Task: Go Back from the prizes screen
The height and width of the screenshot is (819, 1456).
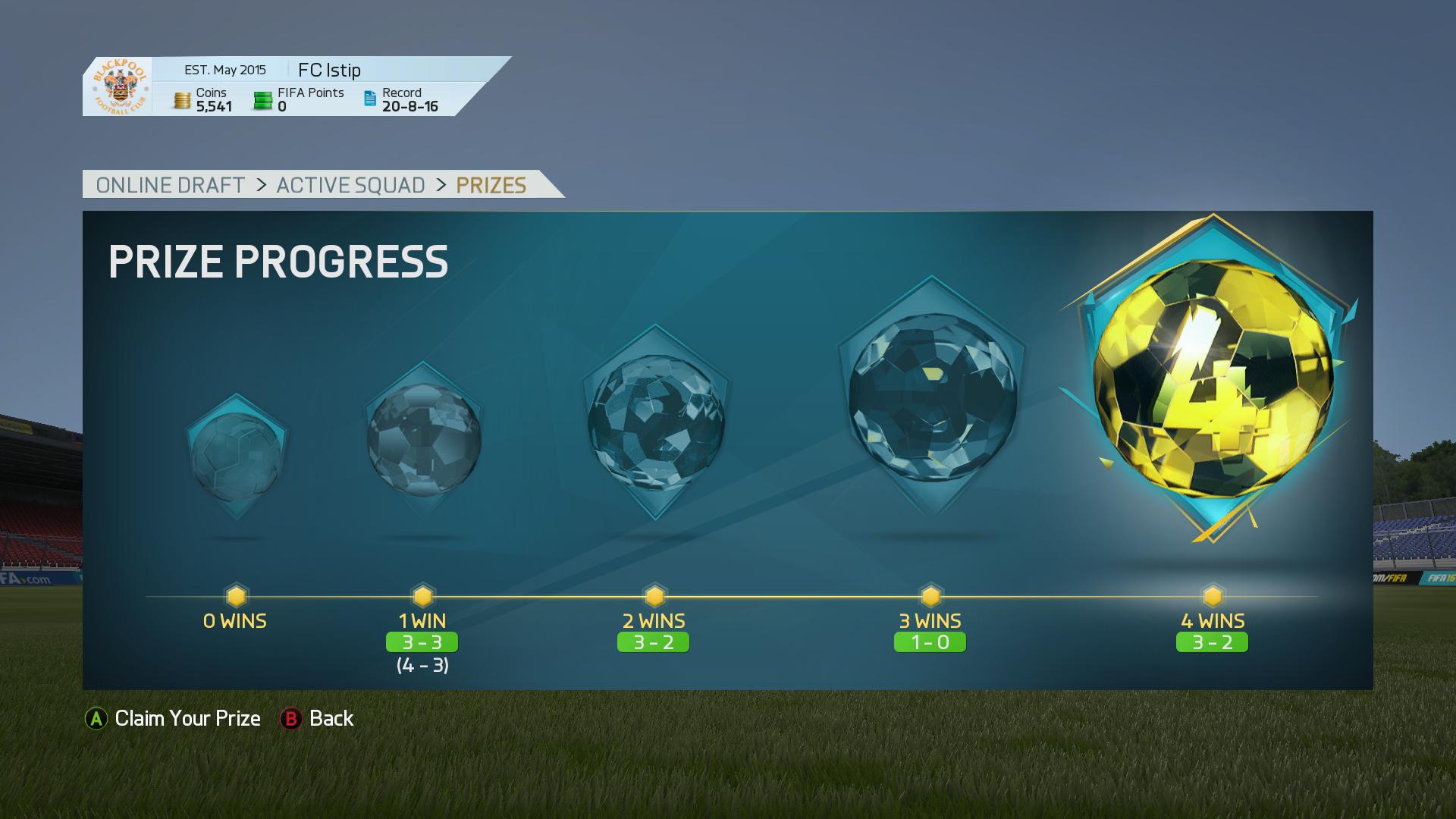Action: (x=317, y=718)
